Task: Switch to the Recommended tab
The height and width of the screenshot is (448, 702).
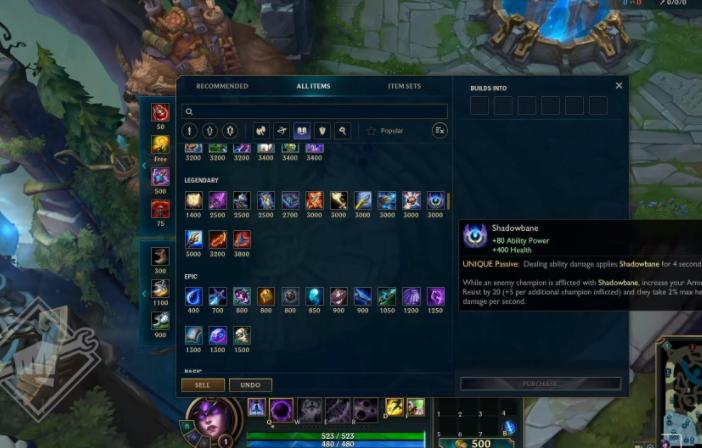Action: coord(221,86)
